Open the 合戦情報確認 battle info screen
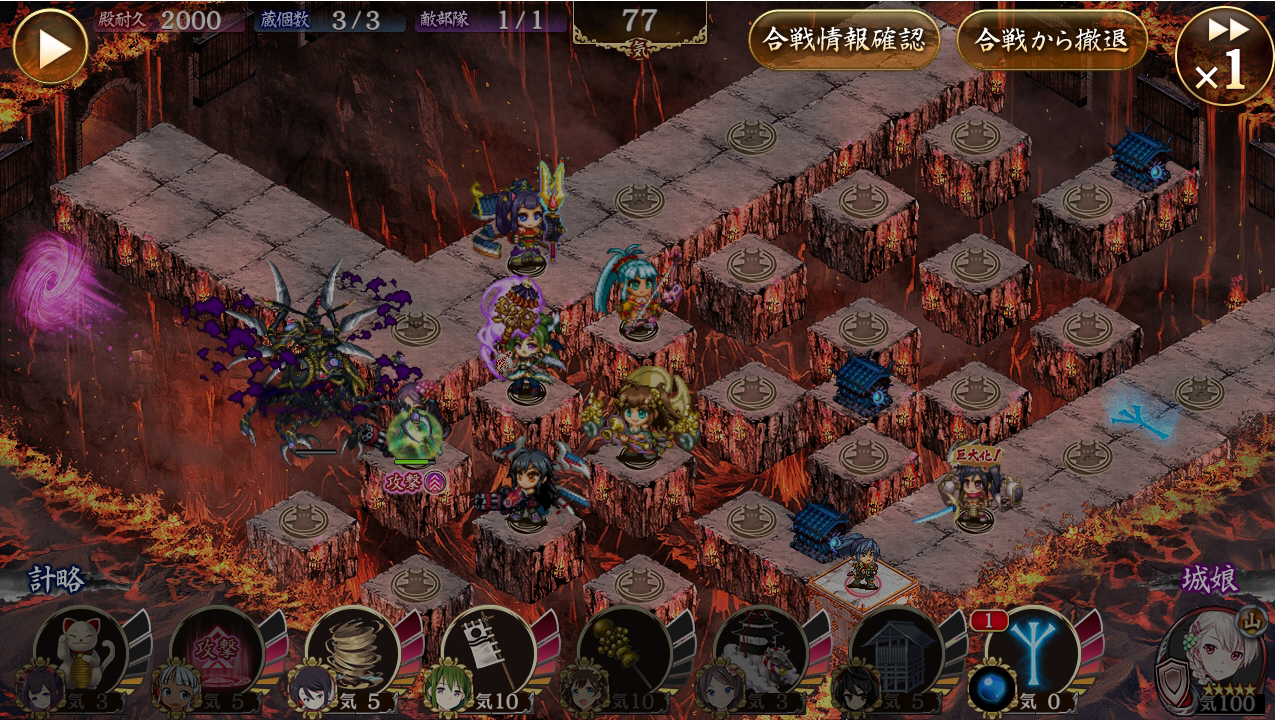 844,40
